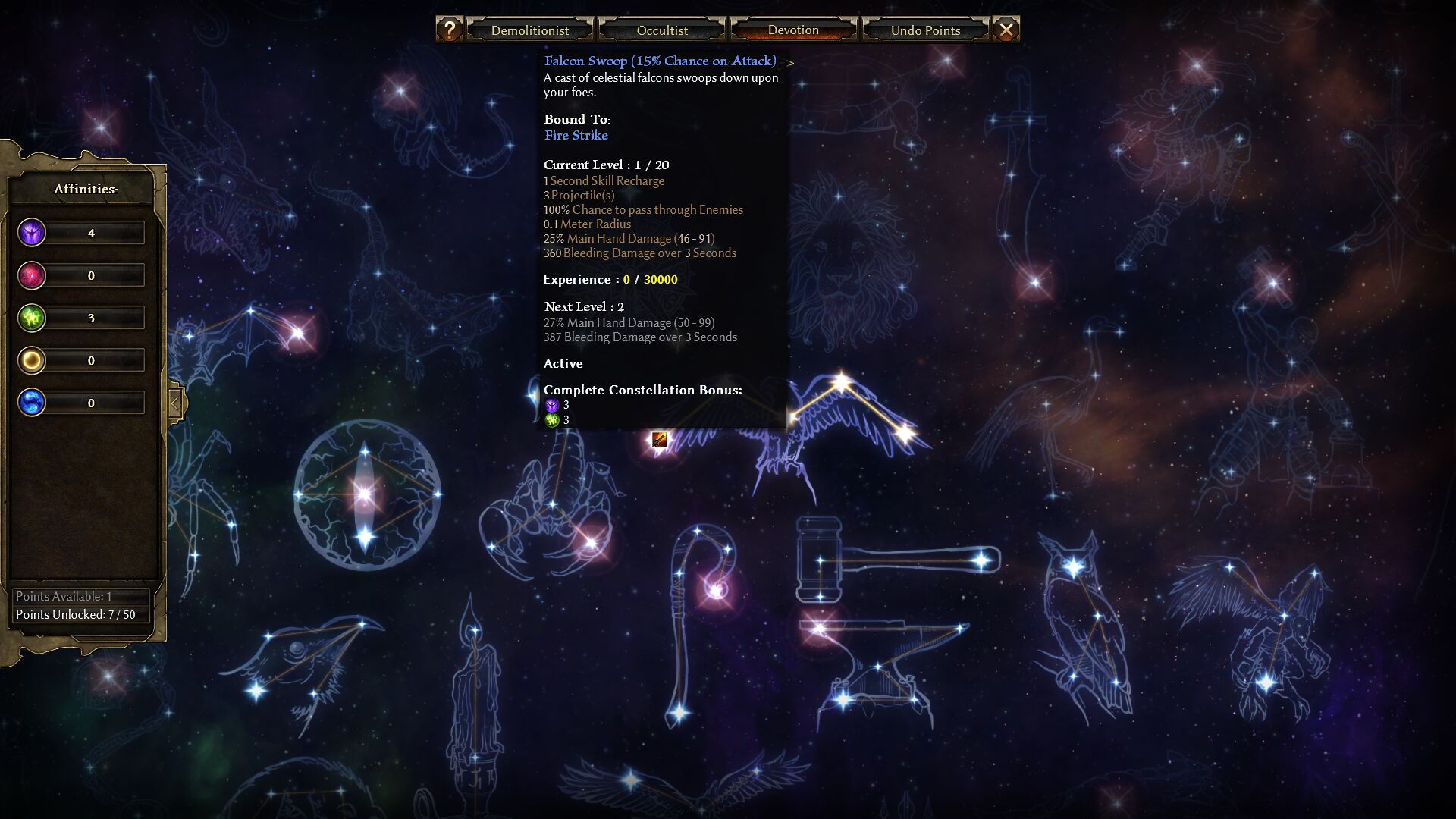
Task: Click the purple Eldritch affinity icon
Action: click(32, 233)
